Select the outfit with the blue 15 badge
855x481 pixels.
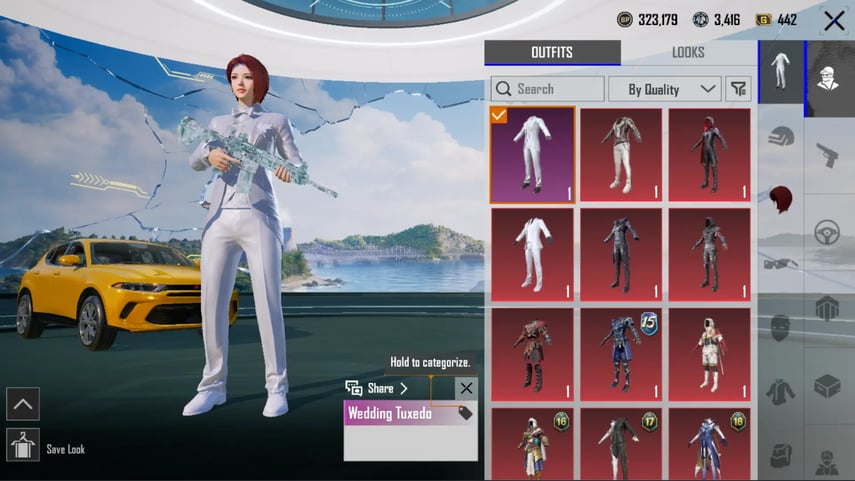tap(621, 355)
